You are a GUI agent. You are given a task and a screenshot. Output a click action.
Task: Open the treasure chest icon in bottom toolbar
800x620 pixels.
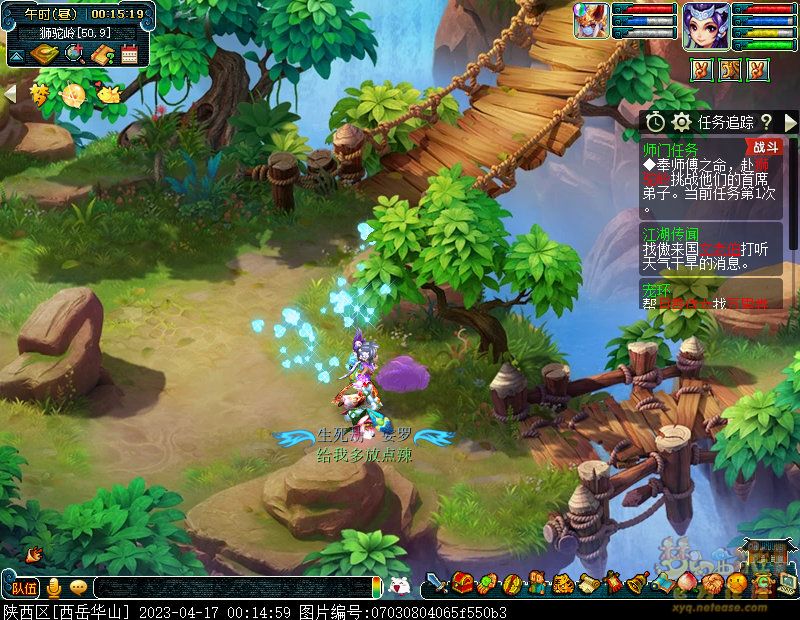click(x=462, y=582)
